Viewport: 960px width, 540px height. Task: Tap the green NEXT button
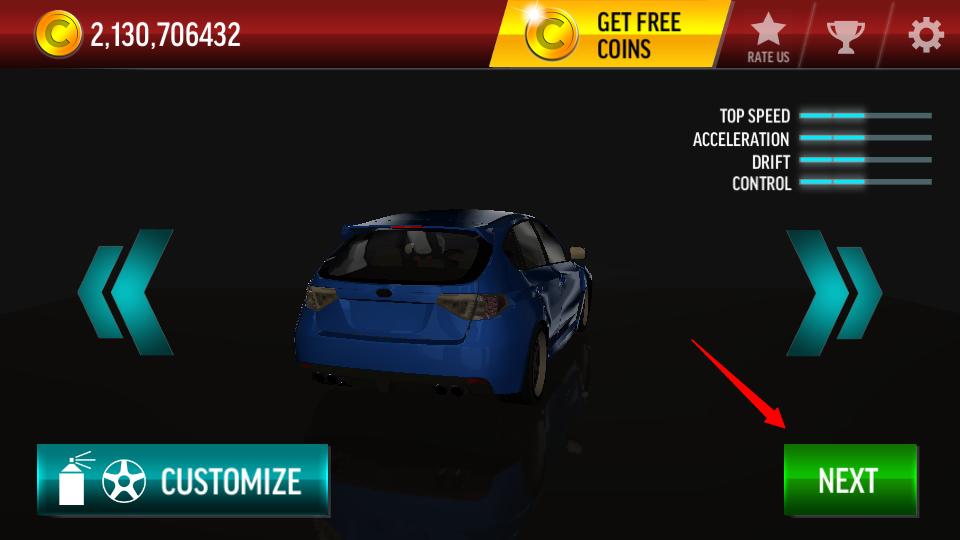pos(849,480)
